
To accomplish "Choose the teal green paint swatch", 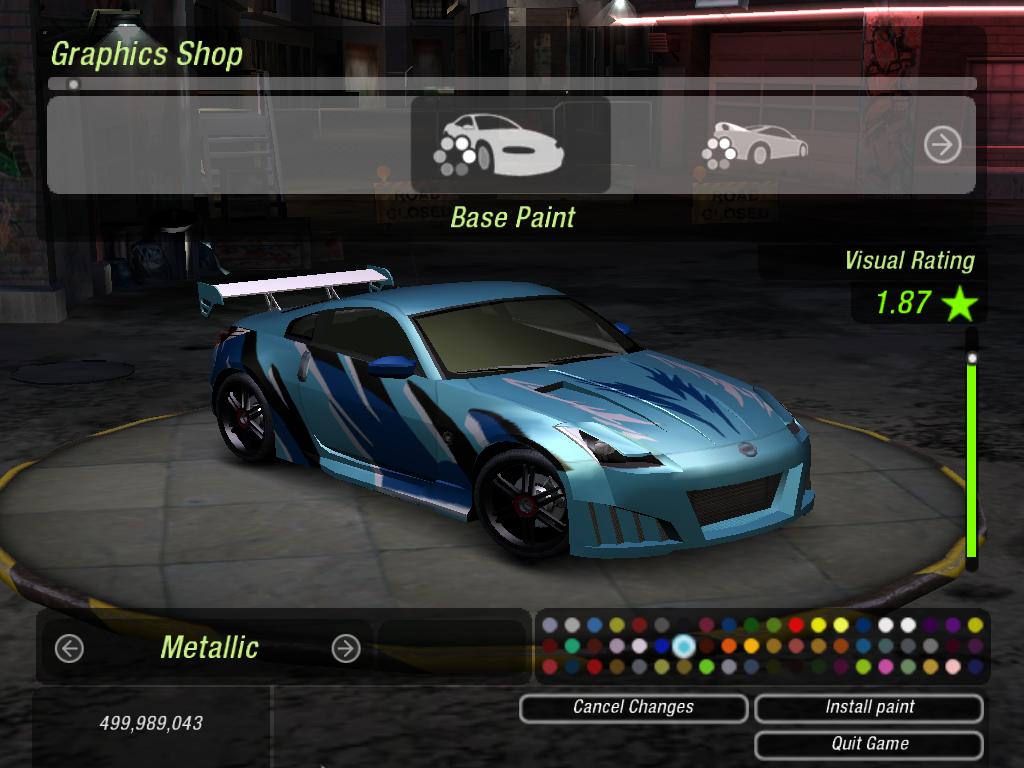I will pyautogui.click(x=572, y=646).
